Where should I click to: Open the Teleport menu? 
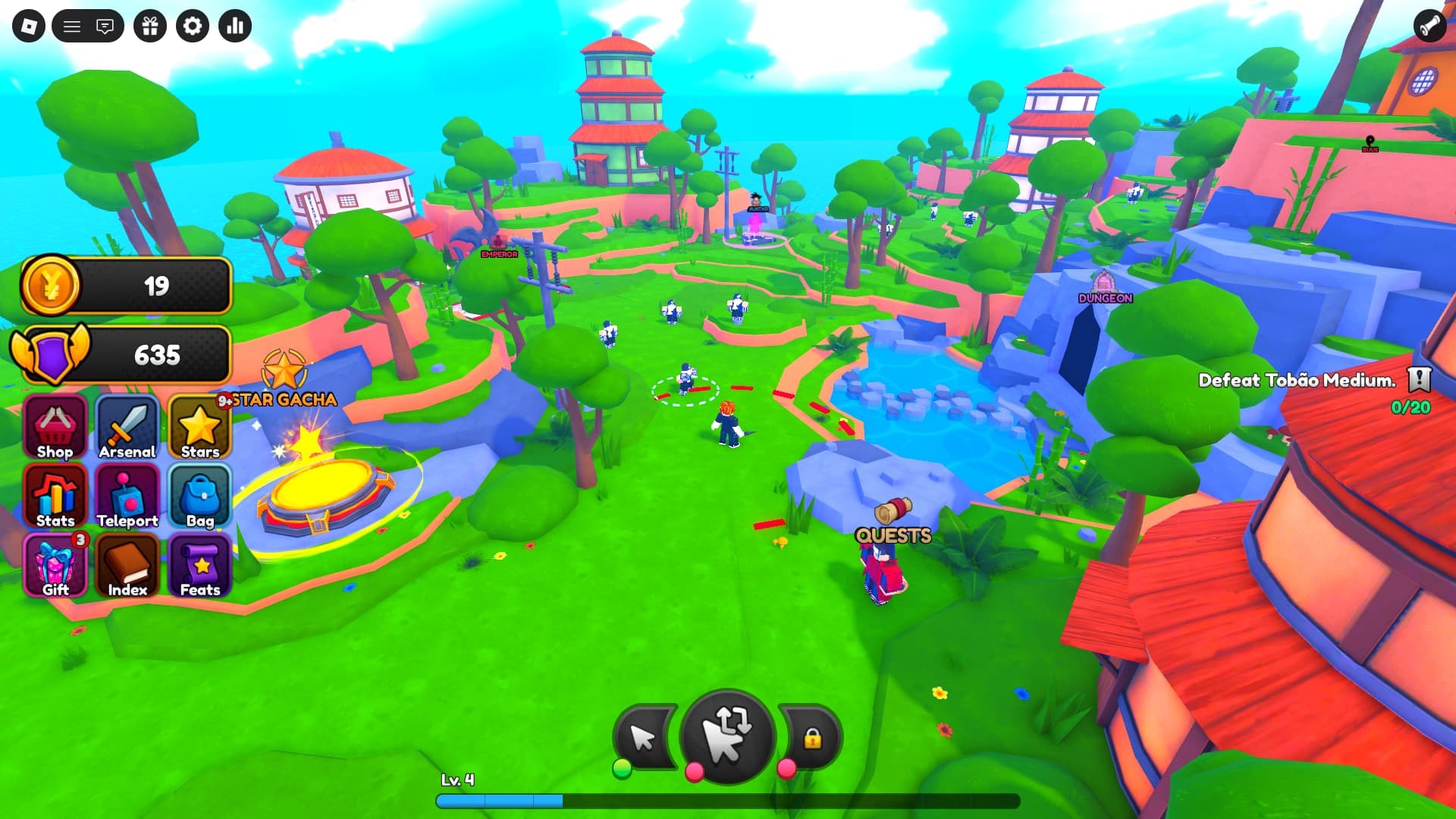pos(127,497)
